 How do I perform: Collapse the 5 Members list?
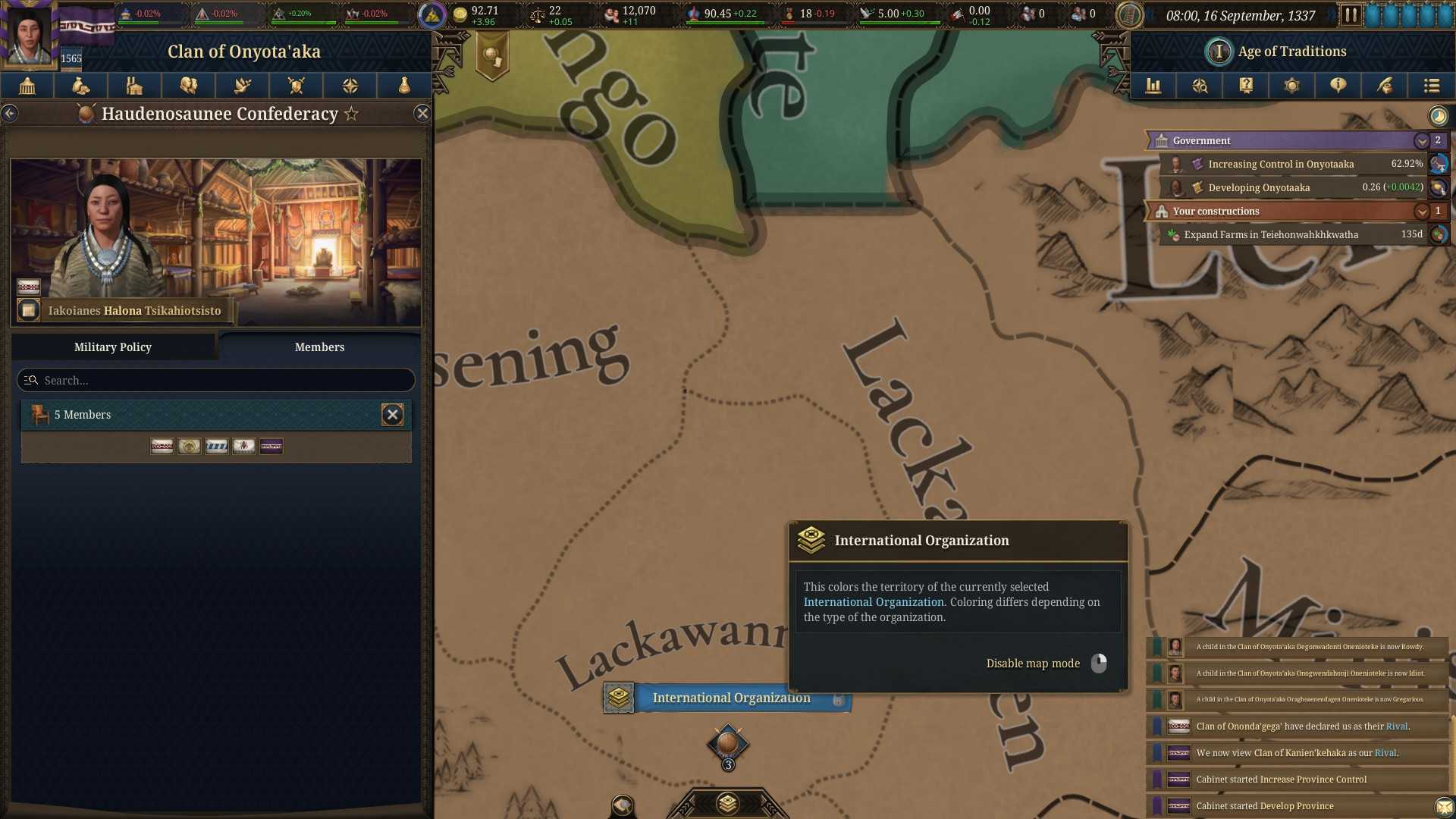click(x=393, y=415)
